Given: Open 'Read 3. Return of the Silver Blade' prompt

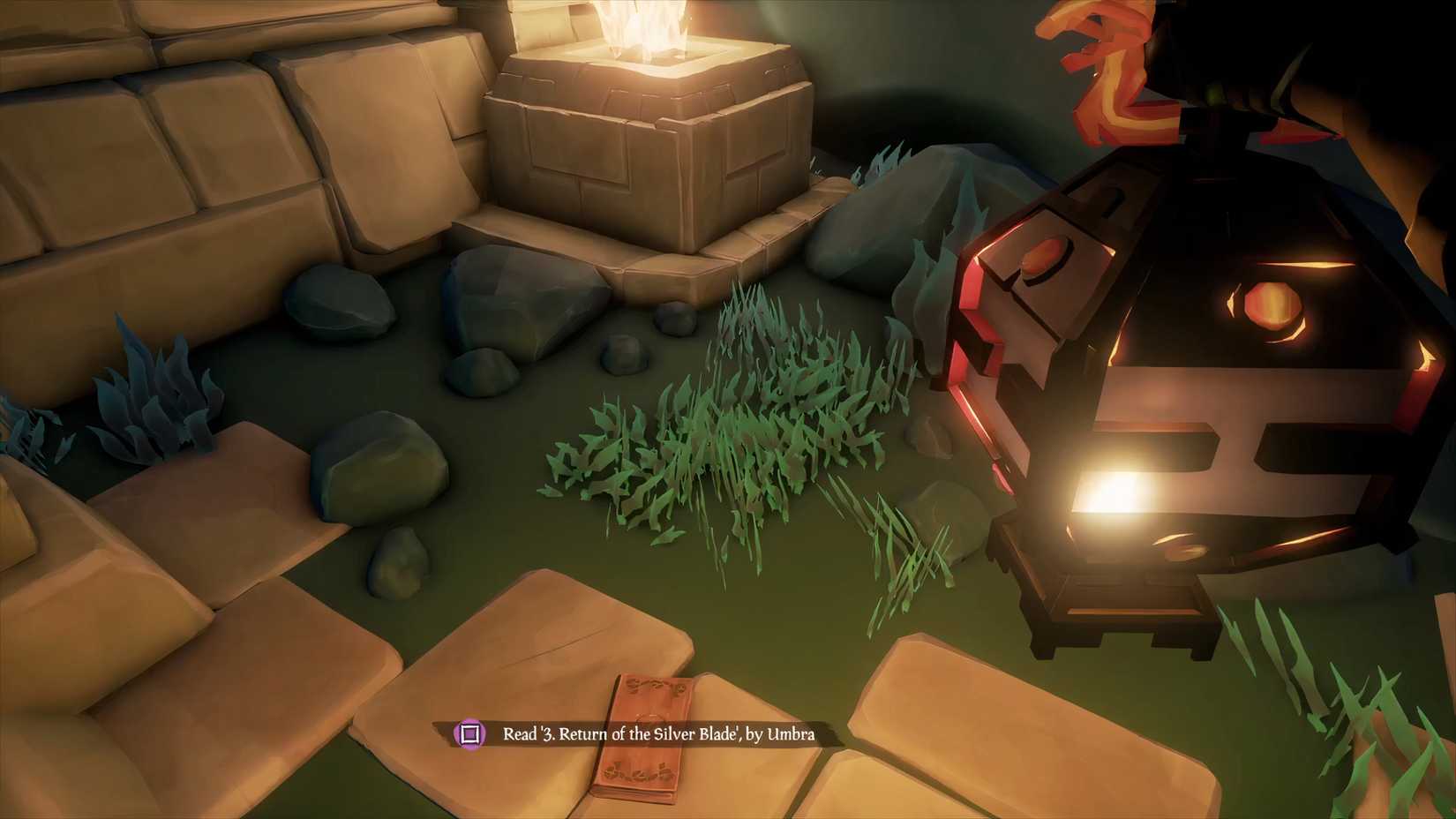Looking at the screenshot, I should [x=657, y=734].
